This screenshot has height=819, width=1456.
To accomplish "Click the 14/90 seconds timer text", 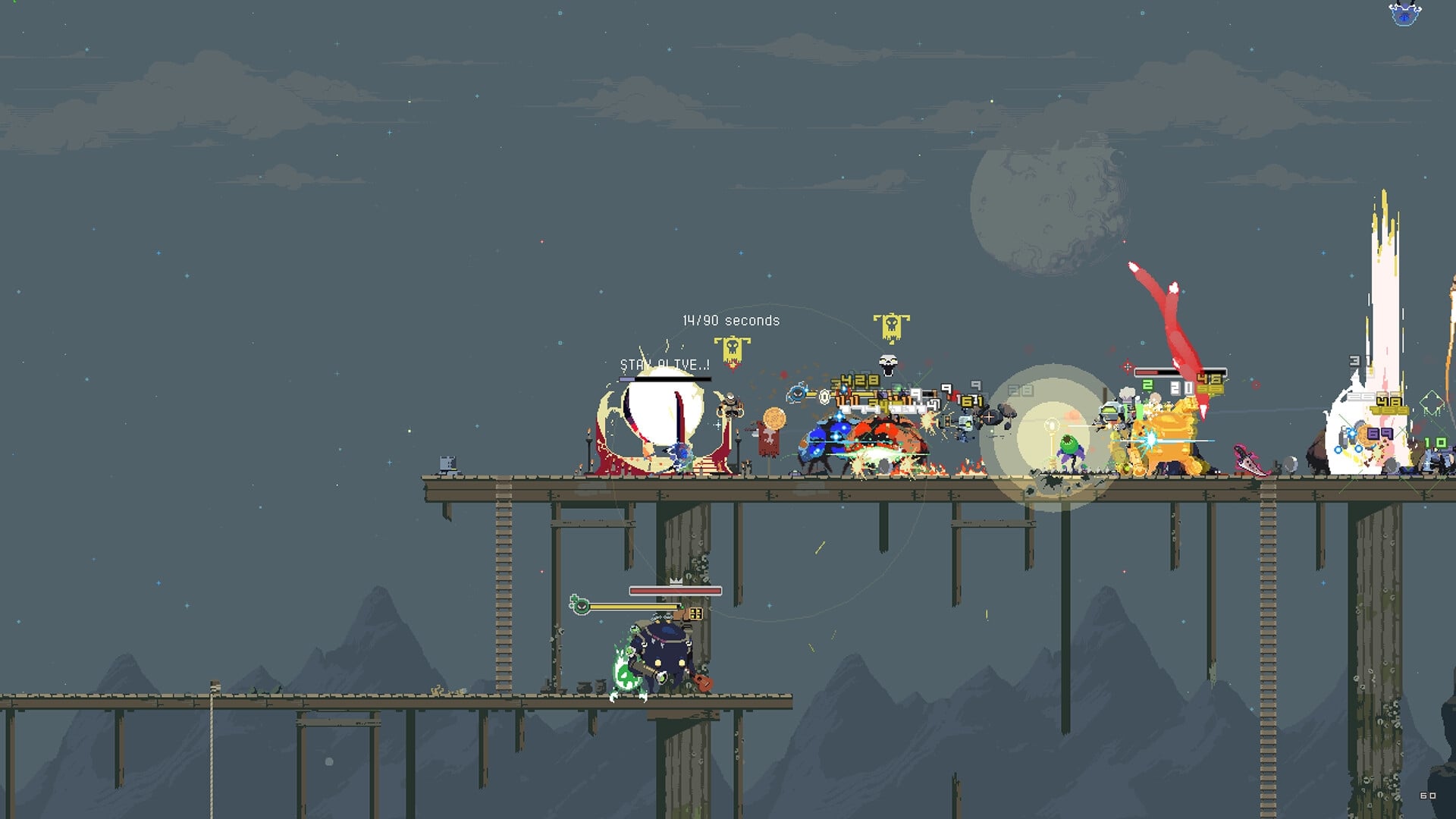I will point(730,320).
